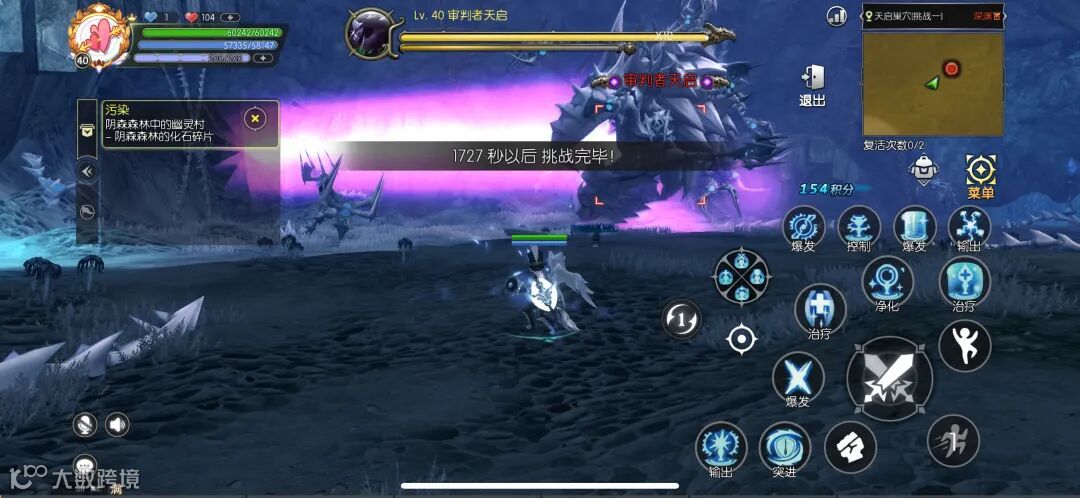Collapse the quest panel with double-arrow button

pos(88,171)
